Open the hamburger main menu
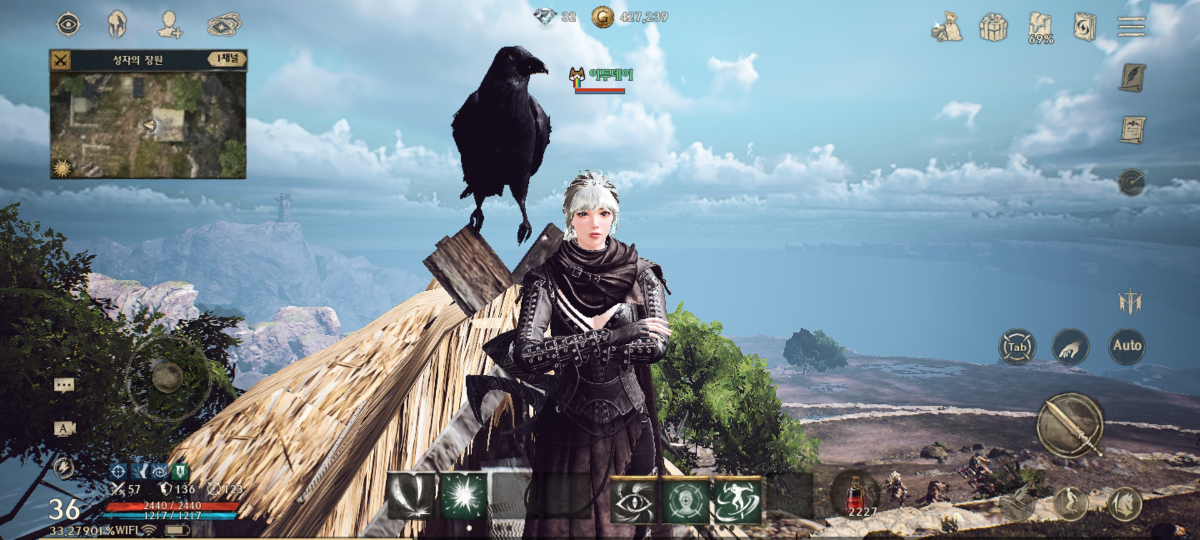This screenshot has width=1200, height=540. click(1131, 26)
